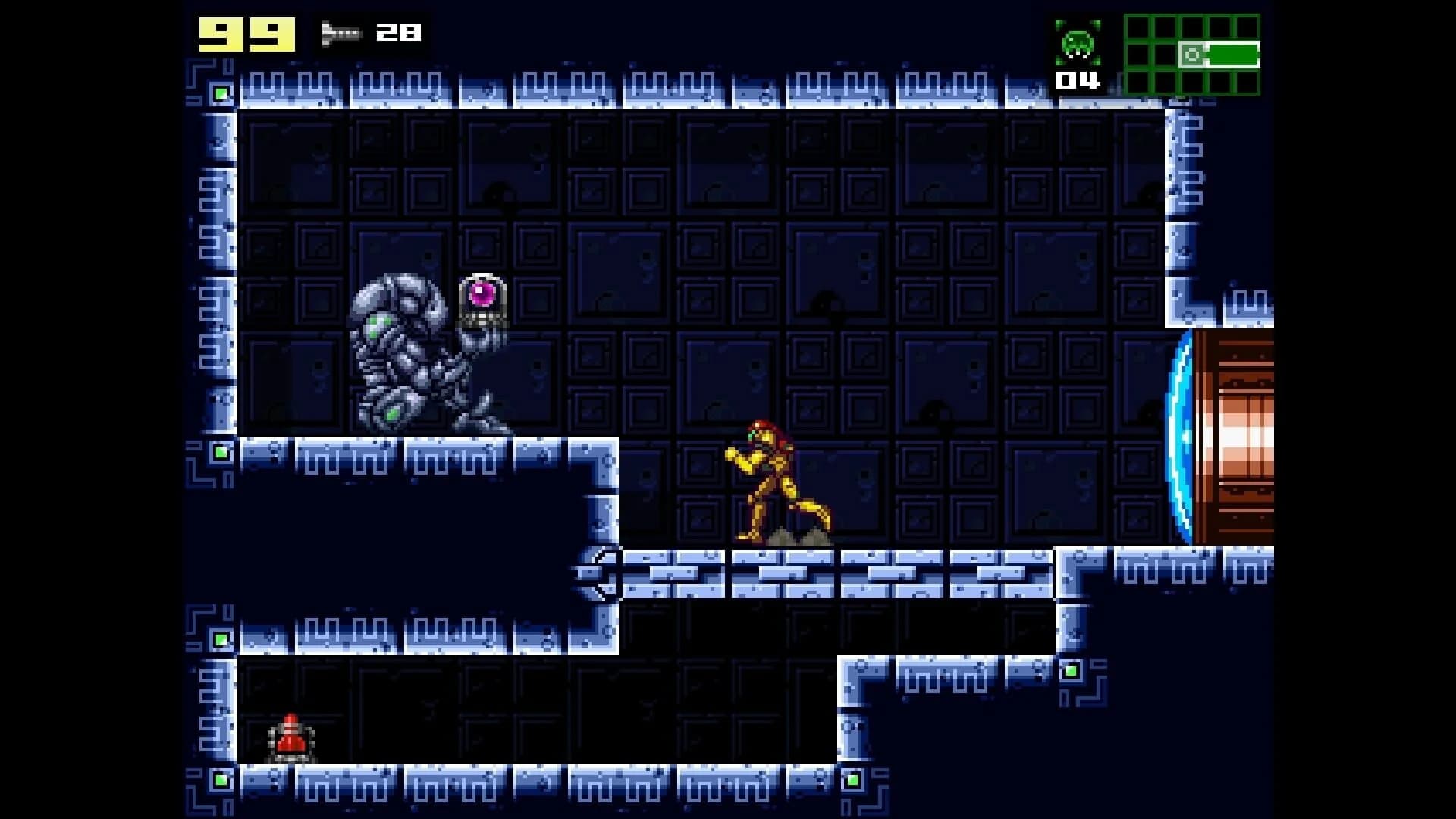Select the green Metroid skull detector icon
The height and width of the screenshot is (819, 1456).
coord(1080,44)
